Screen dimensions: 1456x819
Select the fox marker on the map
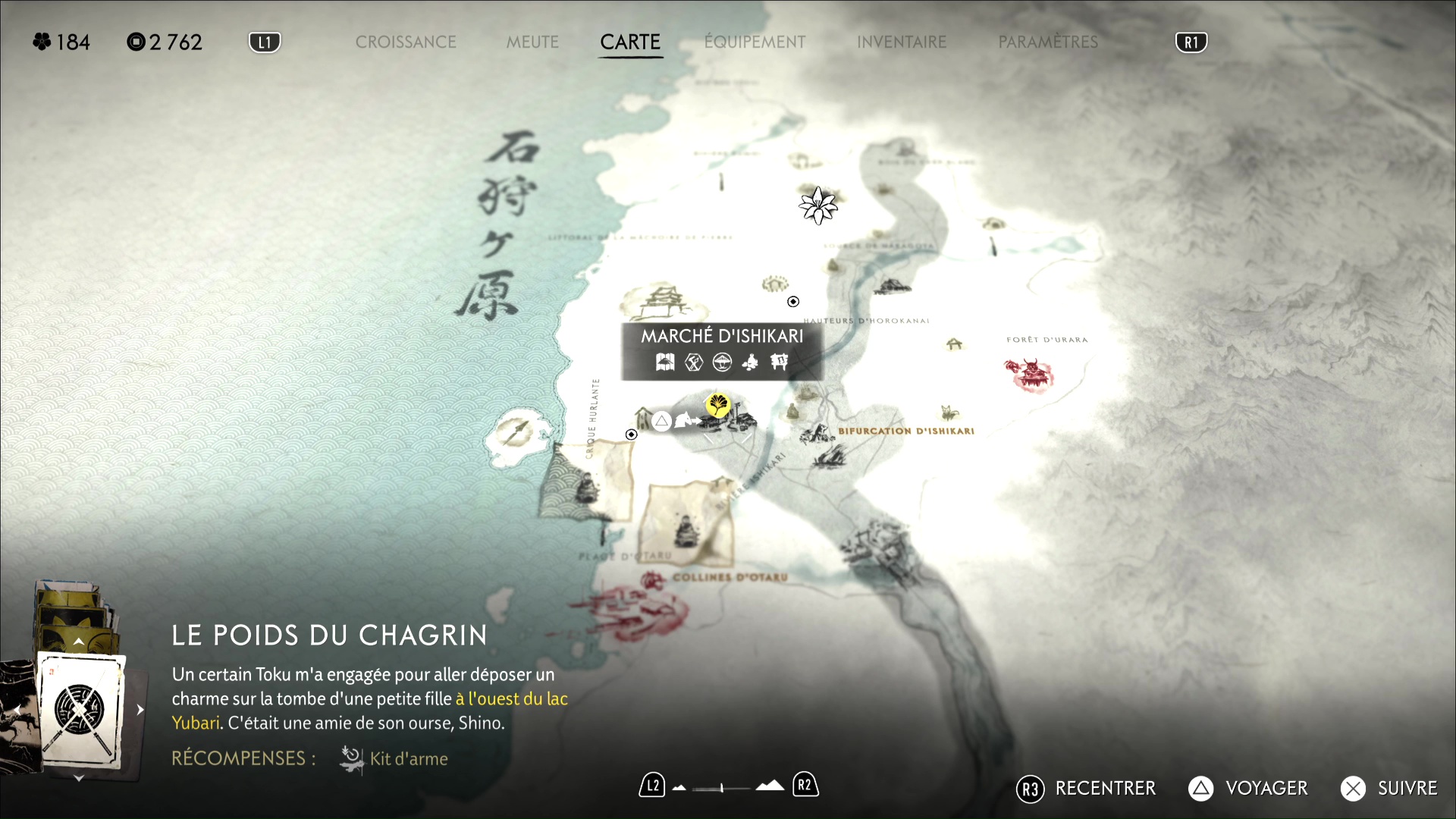point(949,413)
